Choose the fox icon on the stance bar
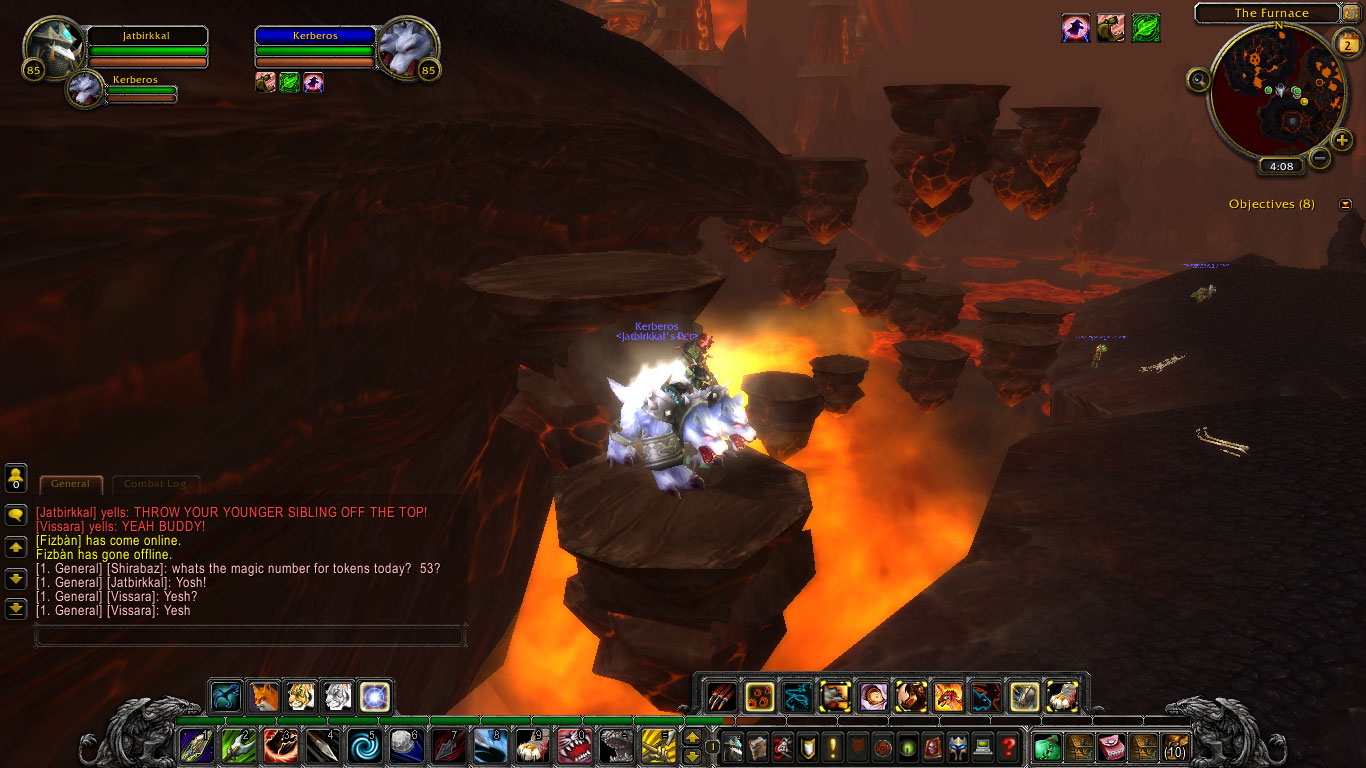 coord(264,696)
